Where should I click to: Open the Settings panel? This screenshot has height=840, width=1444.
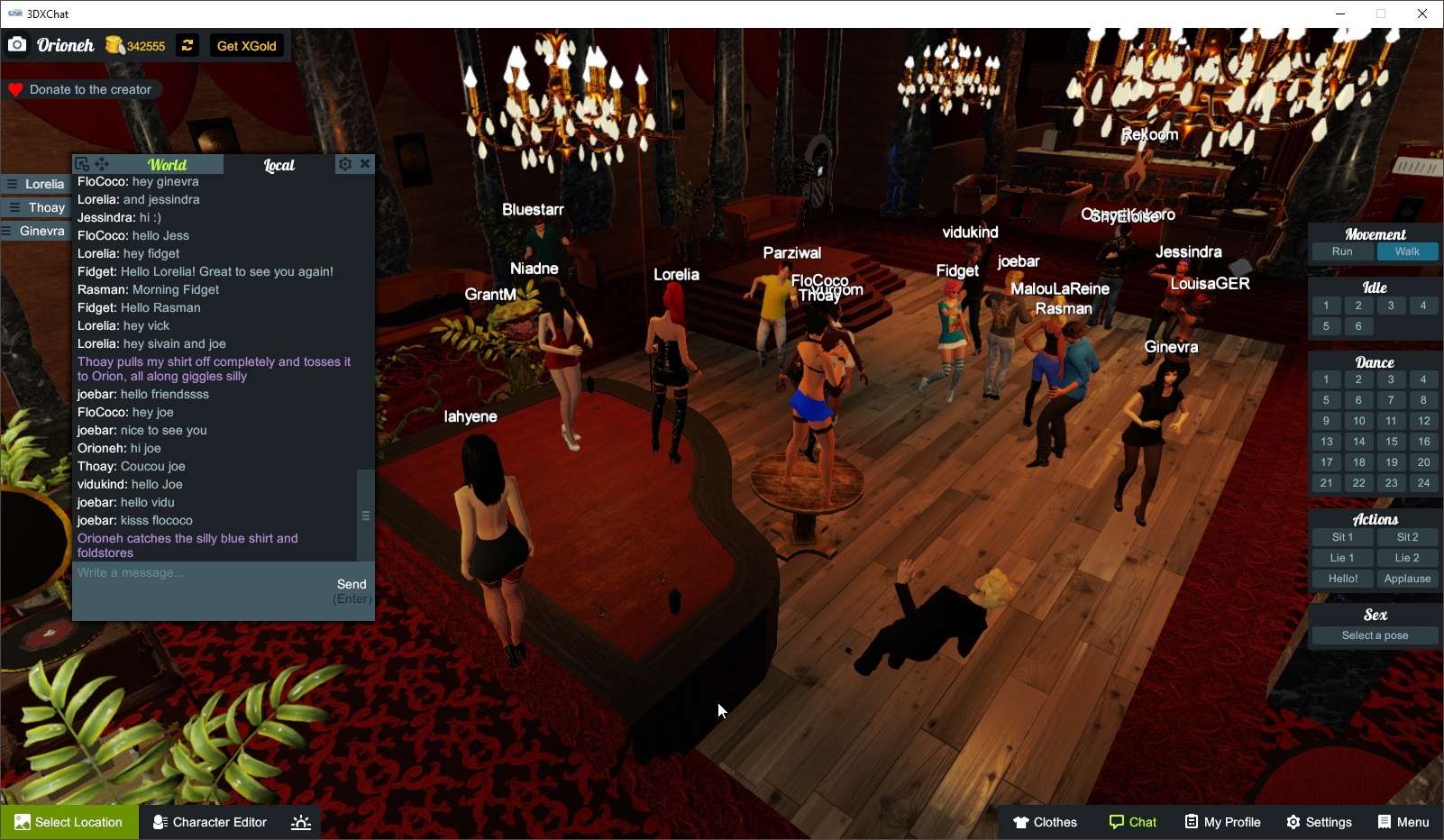(x=1319, y=821)
